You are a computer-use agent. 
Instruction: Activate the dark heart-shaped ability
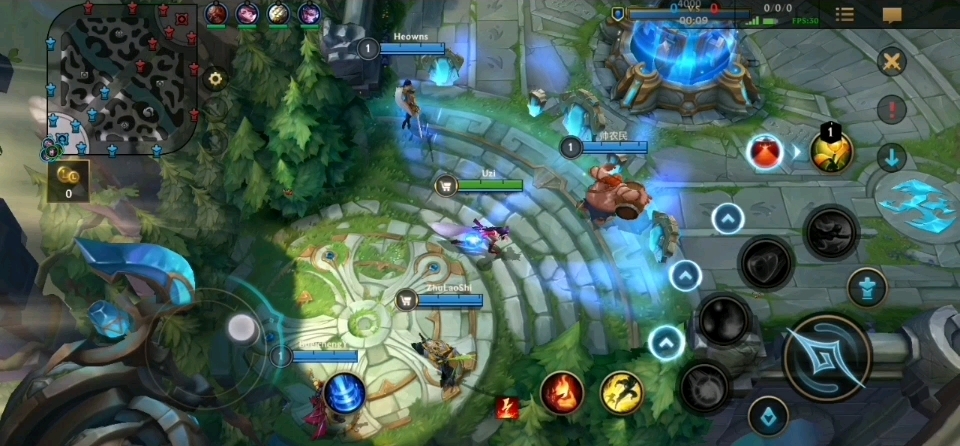click(766, 262)
